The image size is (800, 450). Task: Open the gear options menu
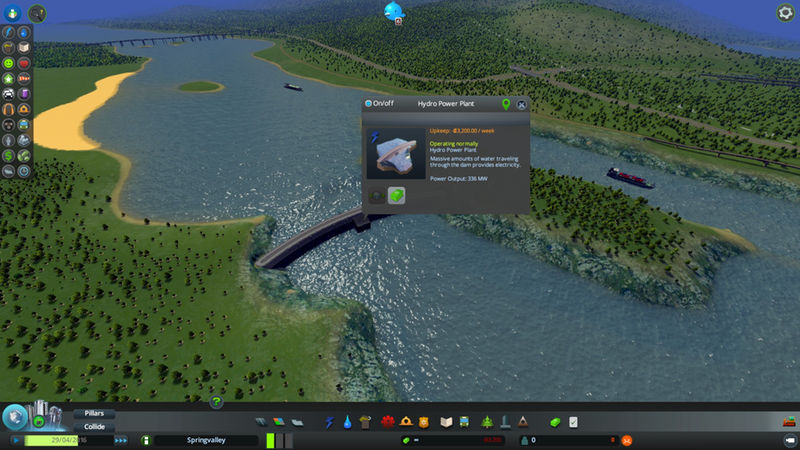[785, 12]
